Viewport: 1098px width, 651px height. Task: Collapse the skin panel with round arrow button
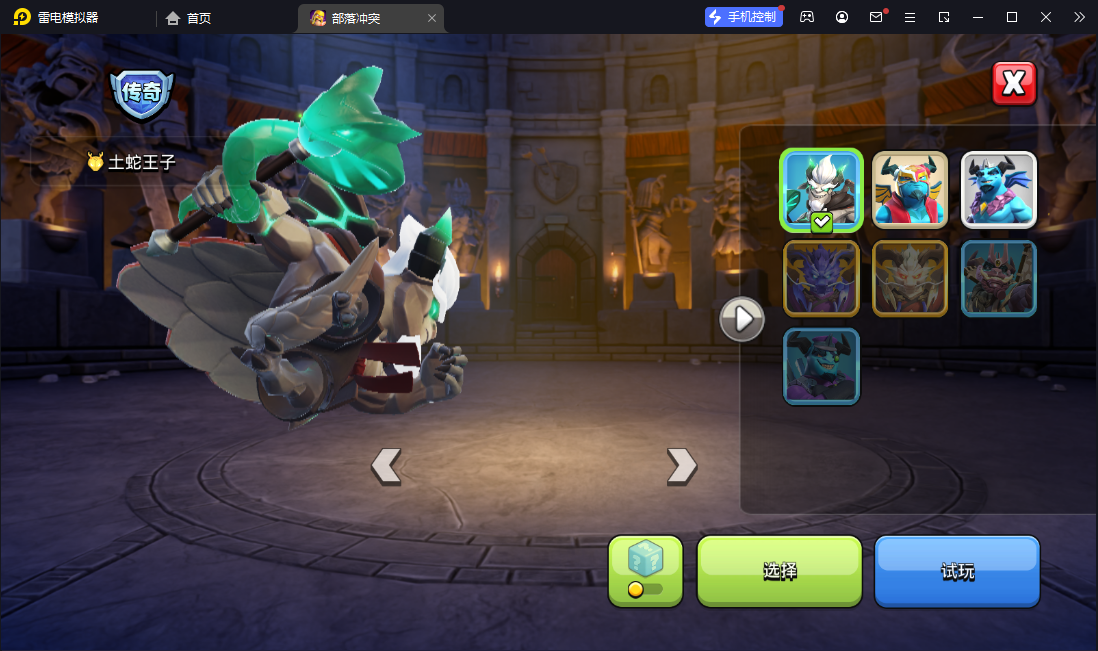tap(742, 319)
